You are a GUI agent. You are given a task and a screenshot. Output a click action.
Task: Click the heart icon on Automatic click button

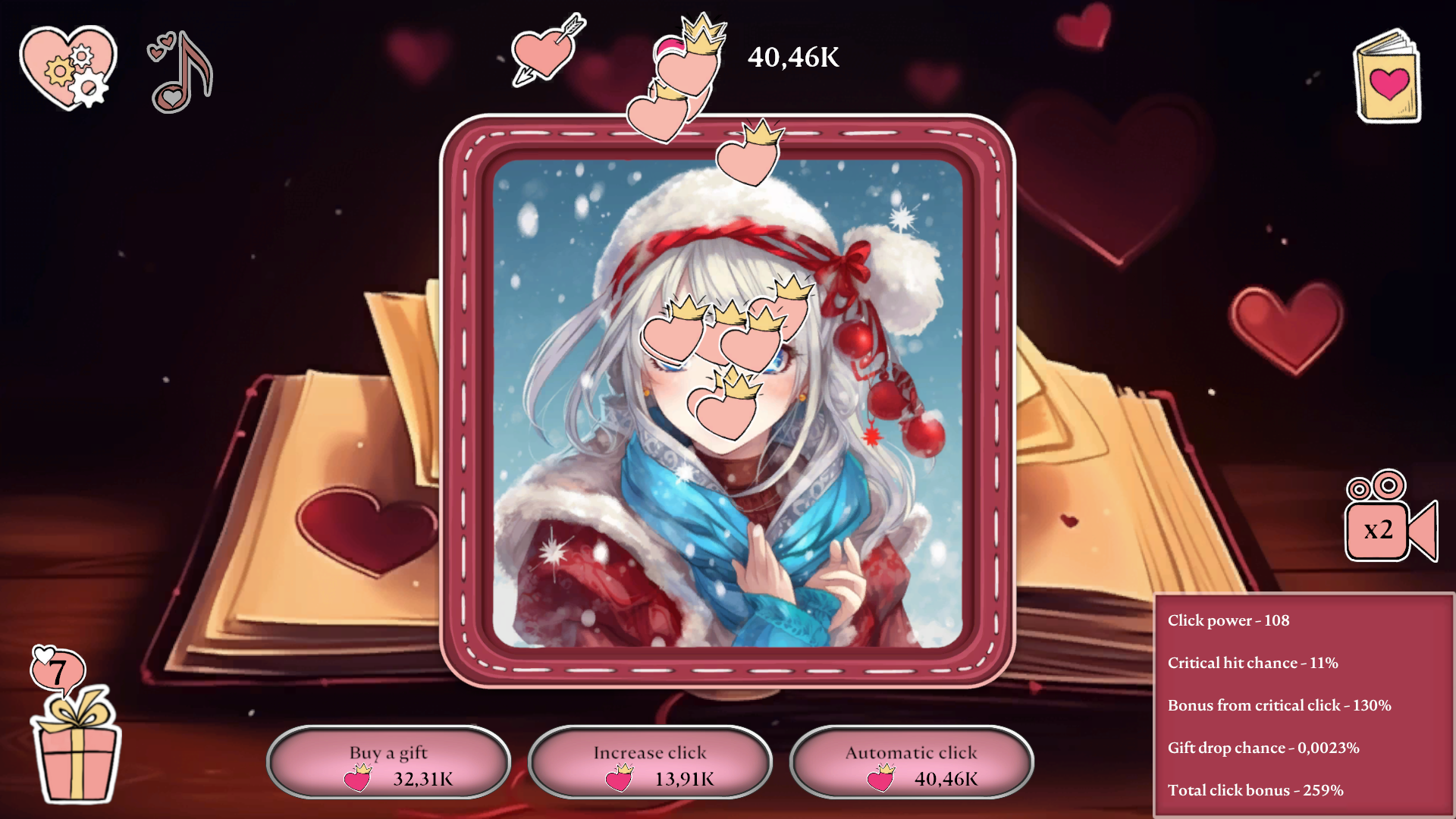point(878,777)
